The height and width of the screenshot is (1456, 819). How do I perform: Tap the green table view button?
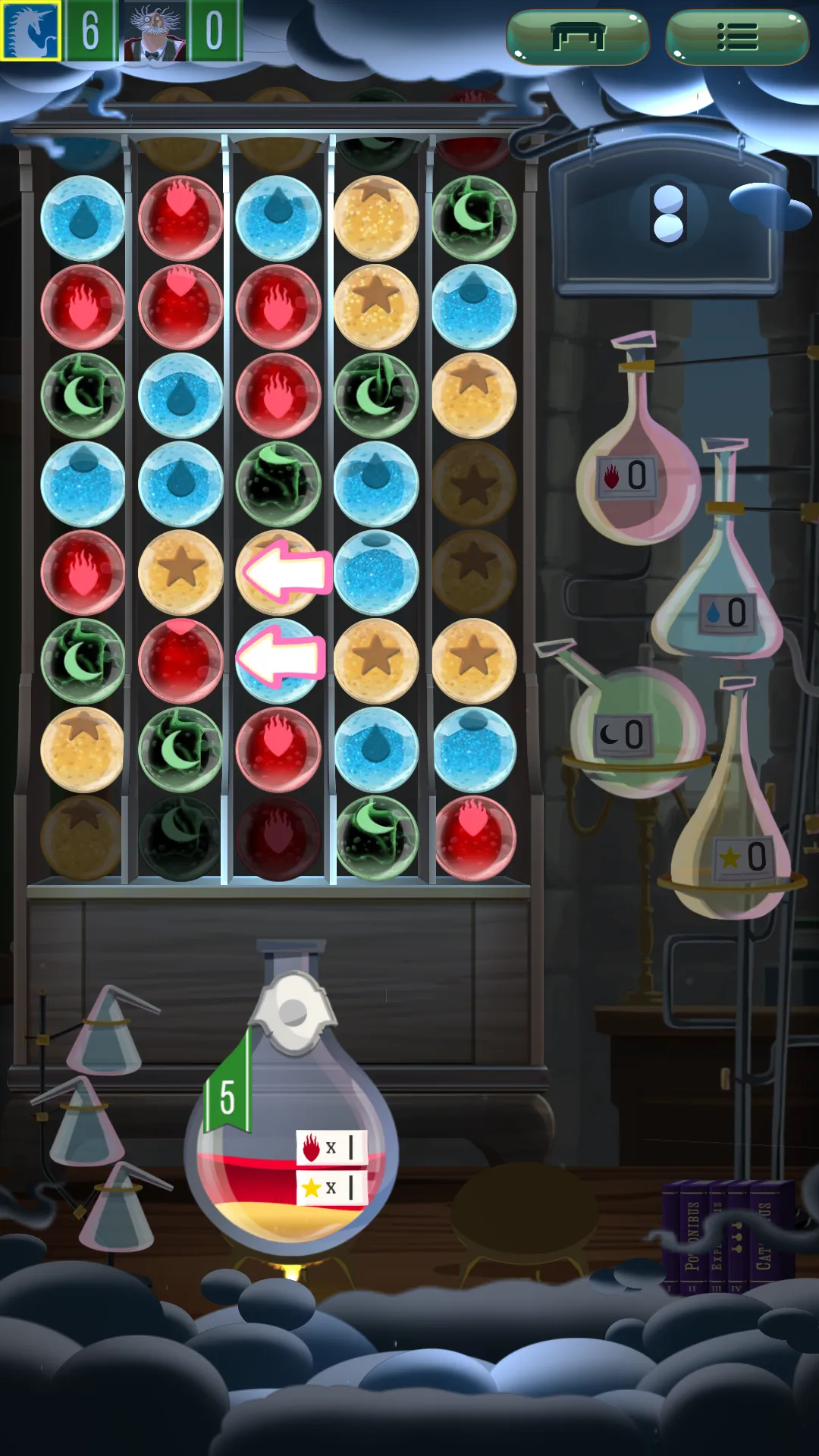[578, 36]
